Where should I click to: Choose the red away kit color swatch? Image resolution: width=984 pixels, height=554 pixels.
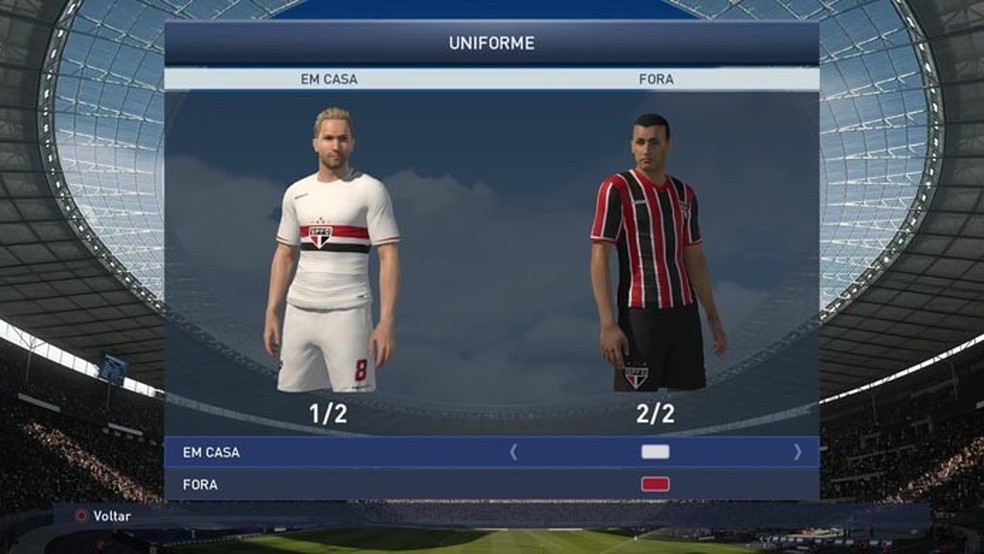(x=655, y=485)
